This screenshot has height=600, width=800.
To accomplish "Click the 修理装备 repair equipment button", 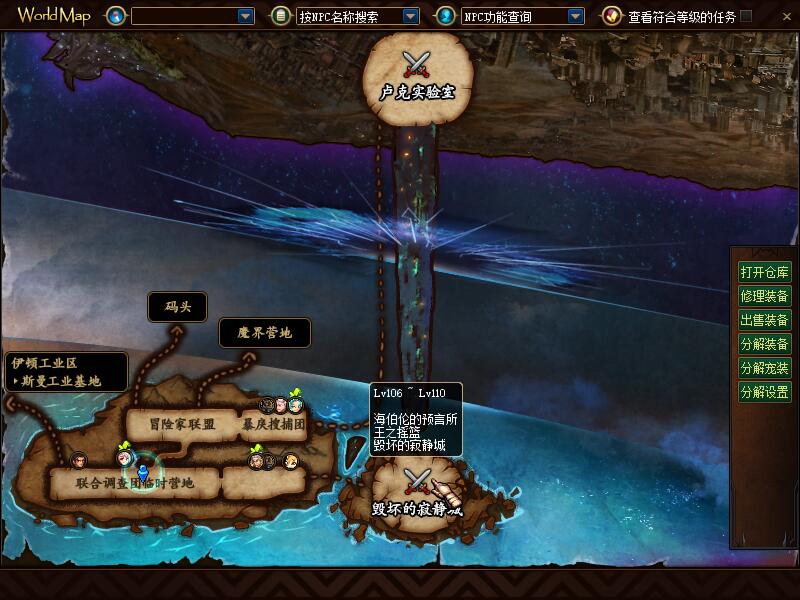I will [x=764, y=296].
